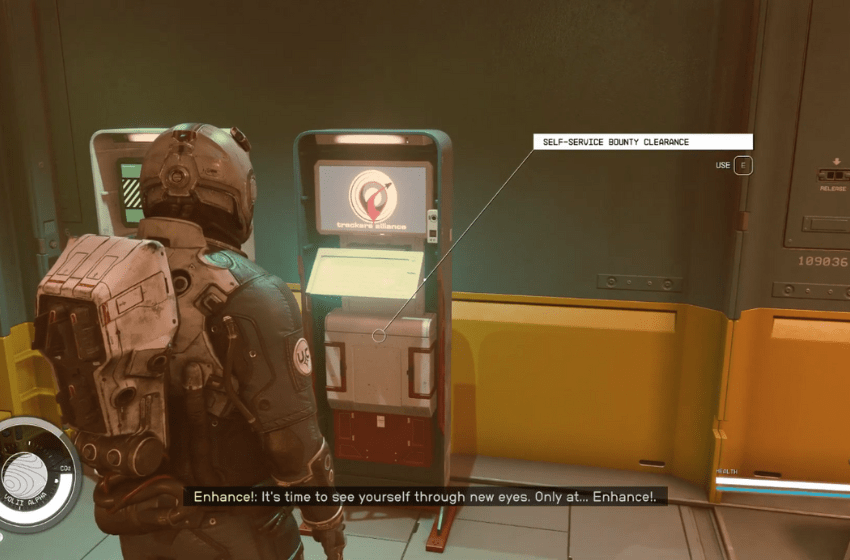Viewport: 850px width, 560px height.
Task: Select the Self-Service Bounty Clearance label
Action: coord(644,142)
